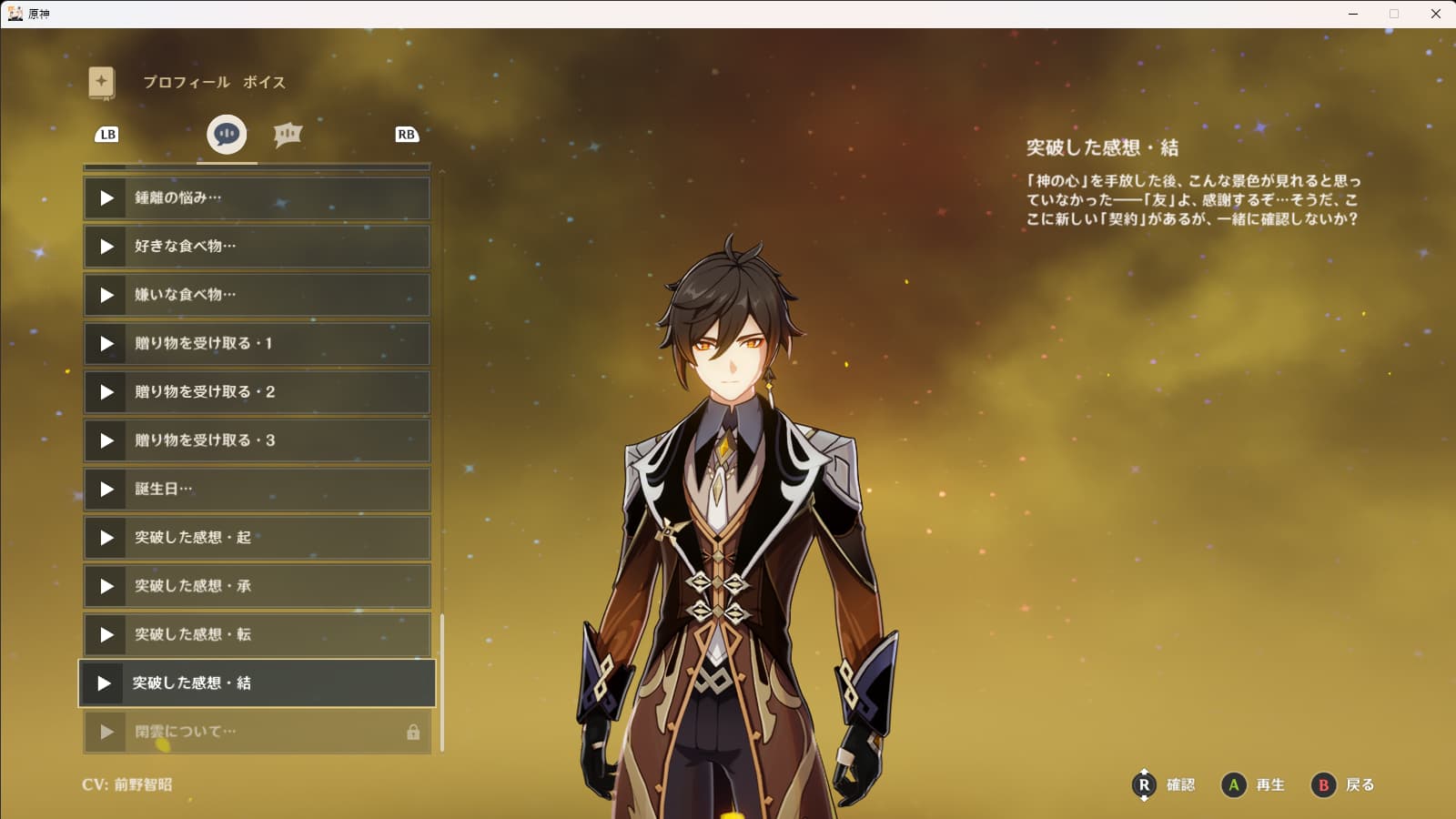1456x819 pixels.
Task: Play the 鍾離の悩み voice line
Action: [x=106, y=197]
